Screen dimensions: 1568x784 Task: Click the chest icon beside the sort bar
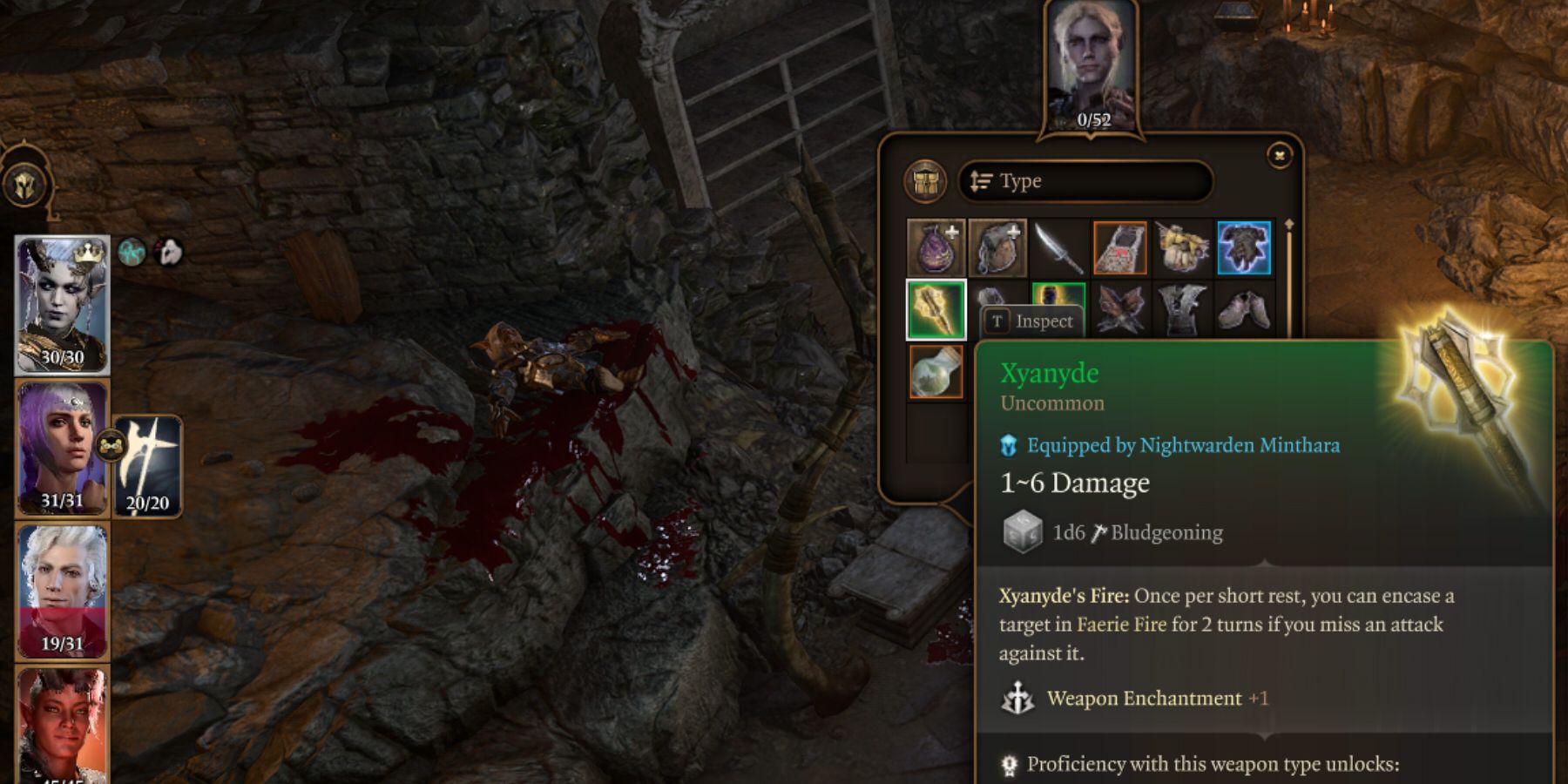pos(927,180)
